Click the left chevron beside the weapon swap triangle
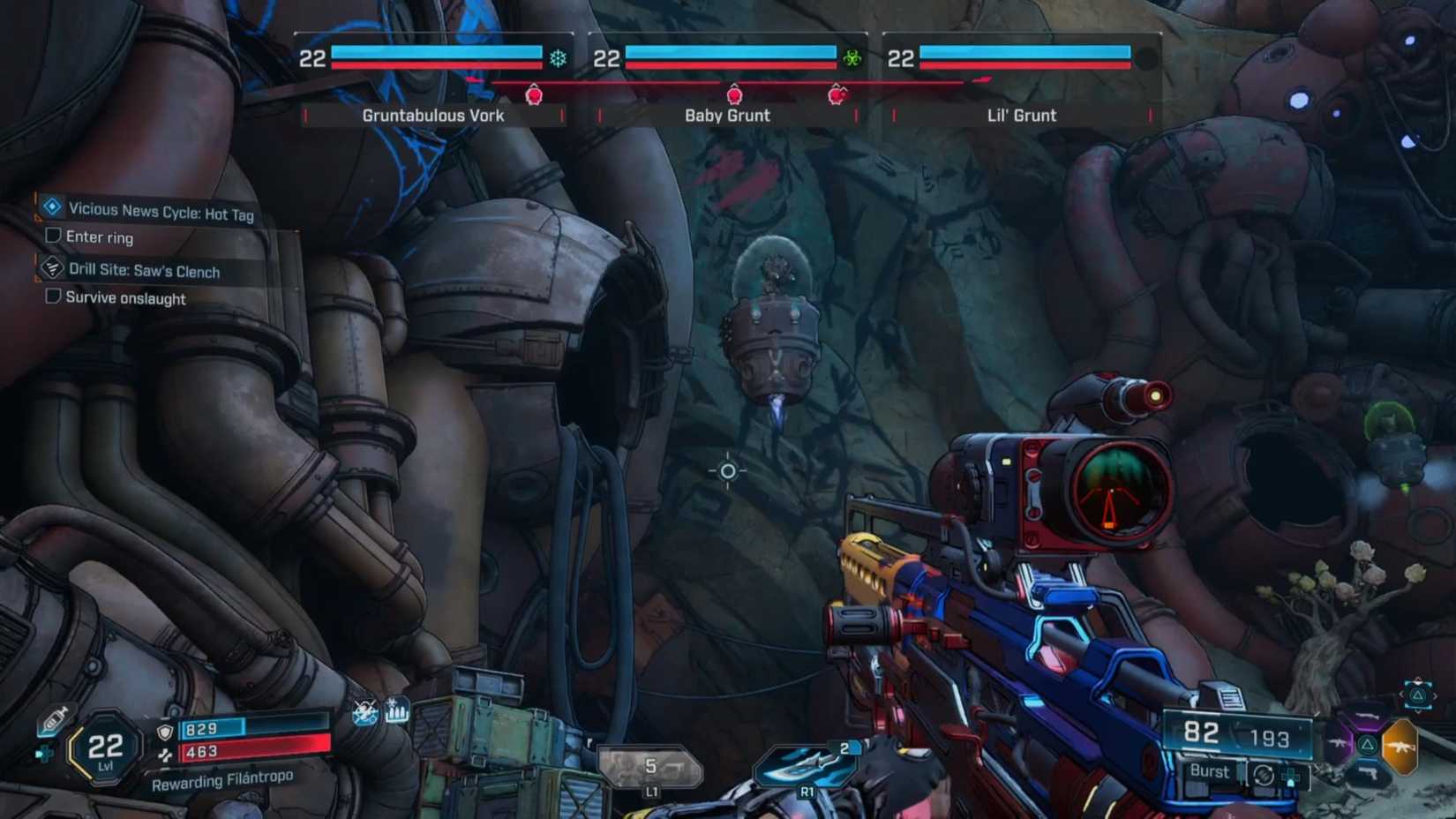This screenshot has height=819, width=1456. [1403, 694]
